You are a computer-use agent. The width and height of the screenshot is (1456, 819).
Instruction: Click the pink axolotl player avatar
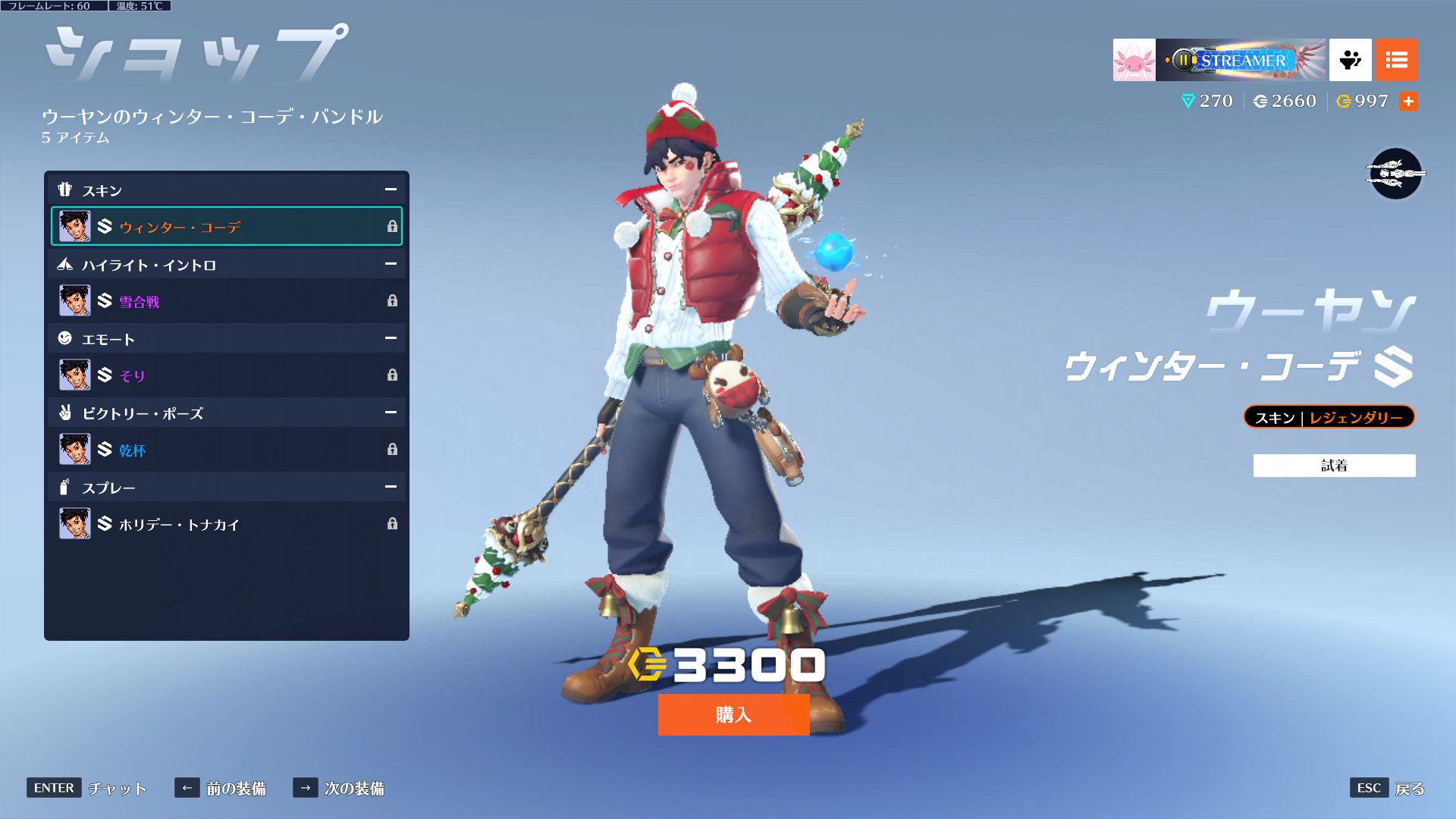(1134, 60)
